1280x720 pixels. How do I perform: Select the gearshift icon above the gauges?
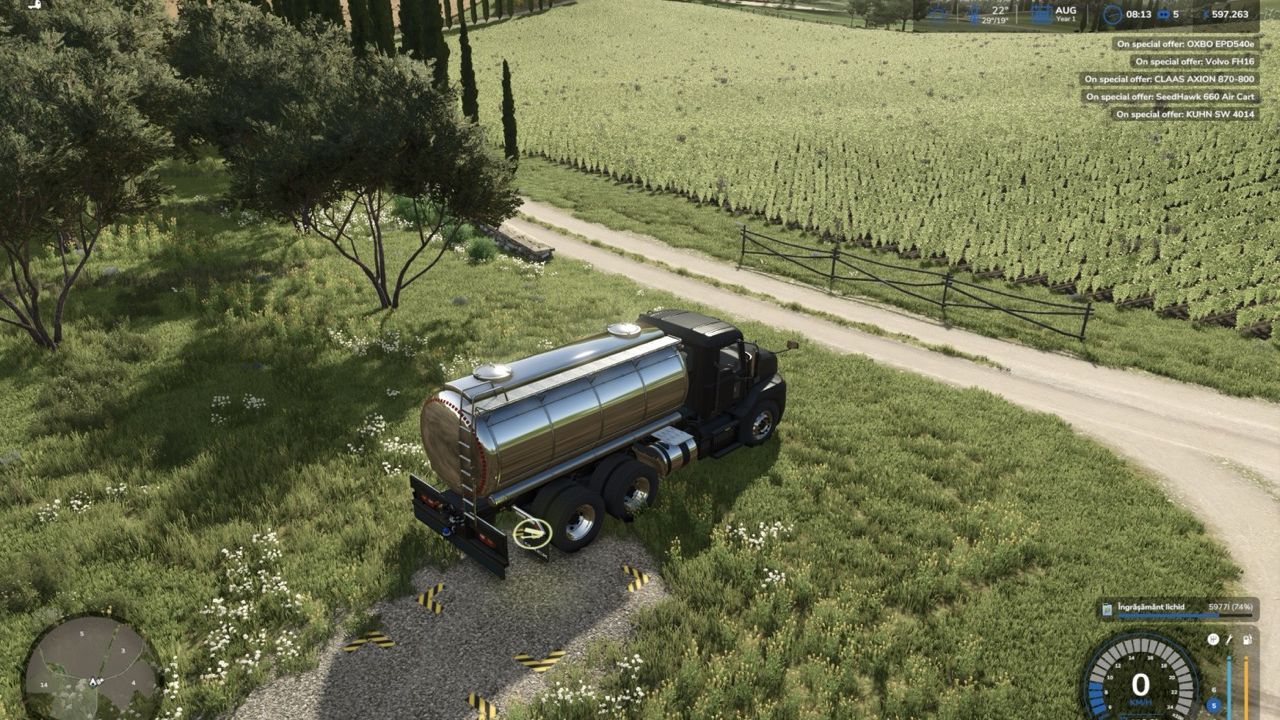click(1213, 639)
